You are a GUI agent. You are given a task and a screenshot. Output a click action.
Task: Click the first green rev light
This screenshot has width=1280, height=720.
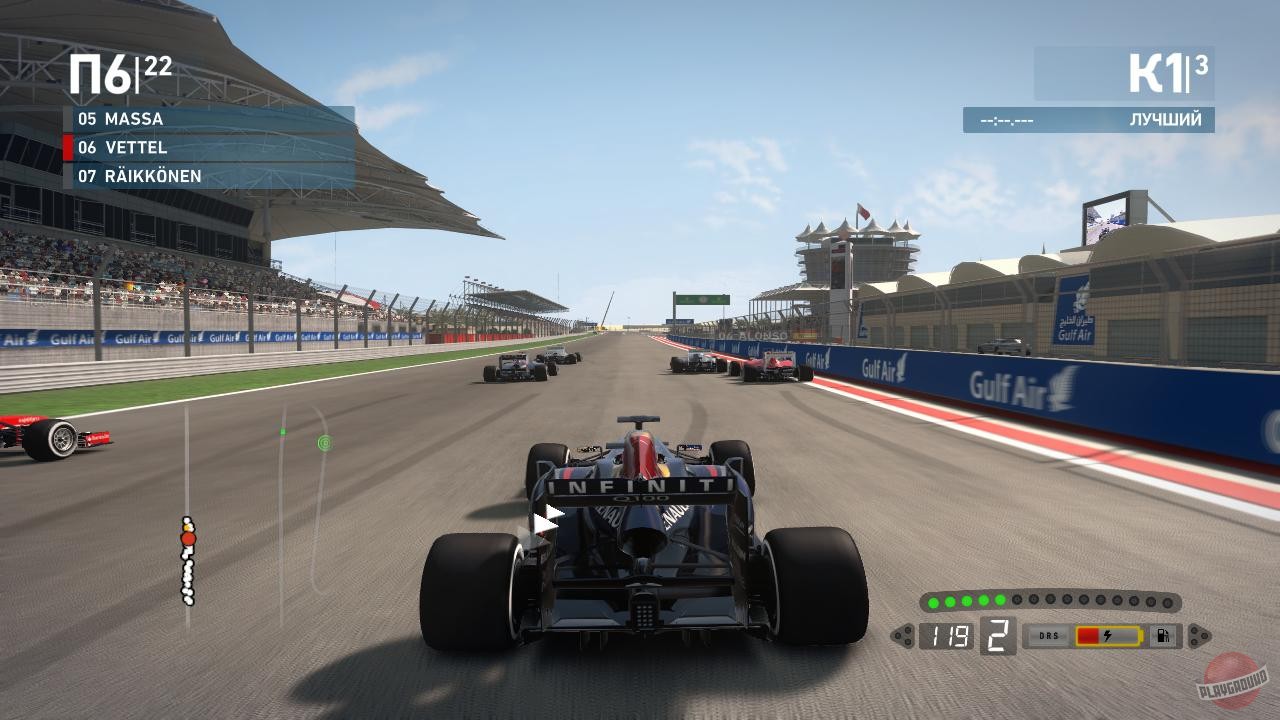coord(933,602)
